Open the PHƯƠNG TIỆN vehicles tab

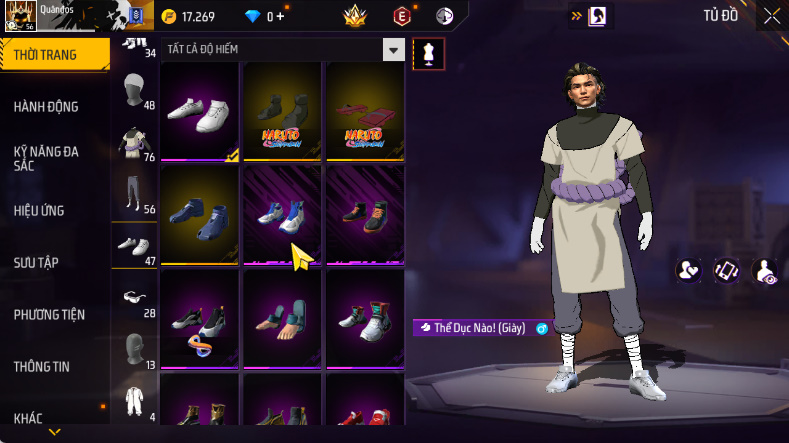pos(49,314)
